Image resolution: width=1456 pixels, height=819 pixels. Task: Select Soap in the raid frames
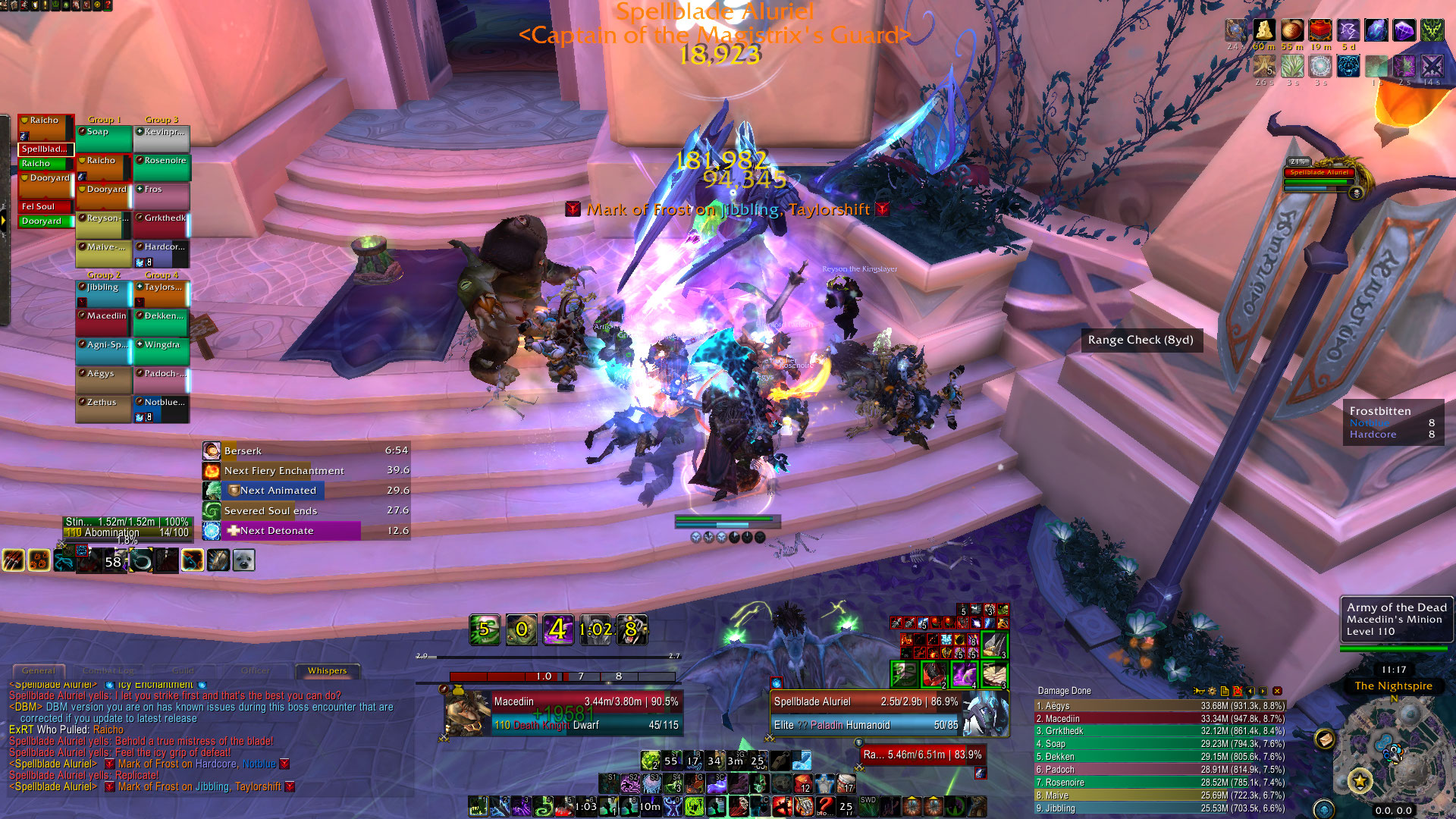tap(104, 138)
